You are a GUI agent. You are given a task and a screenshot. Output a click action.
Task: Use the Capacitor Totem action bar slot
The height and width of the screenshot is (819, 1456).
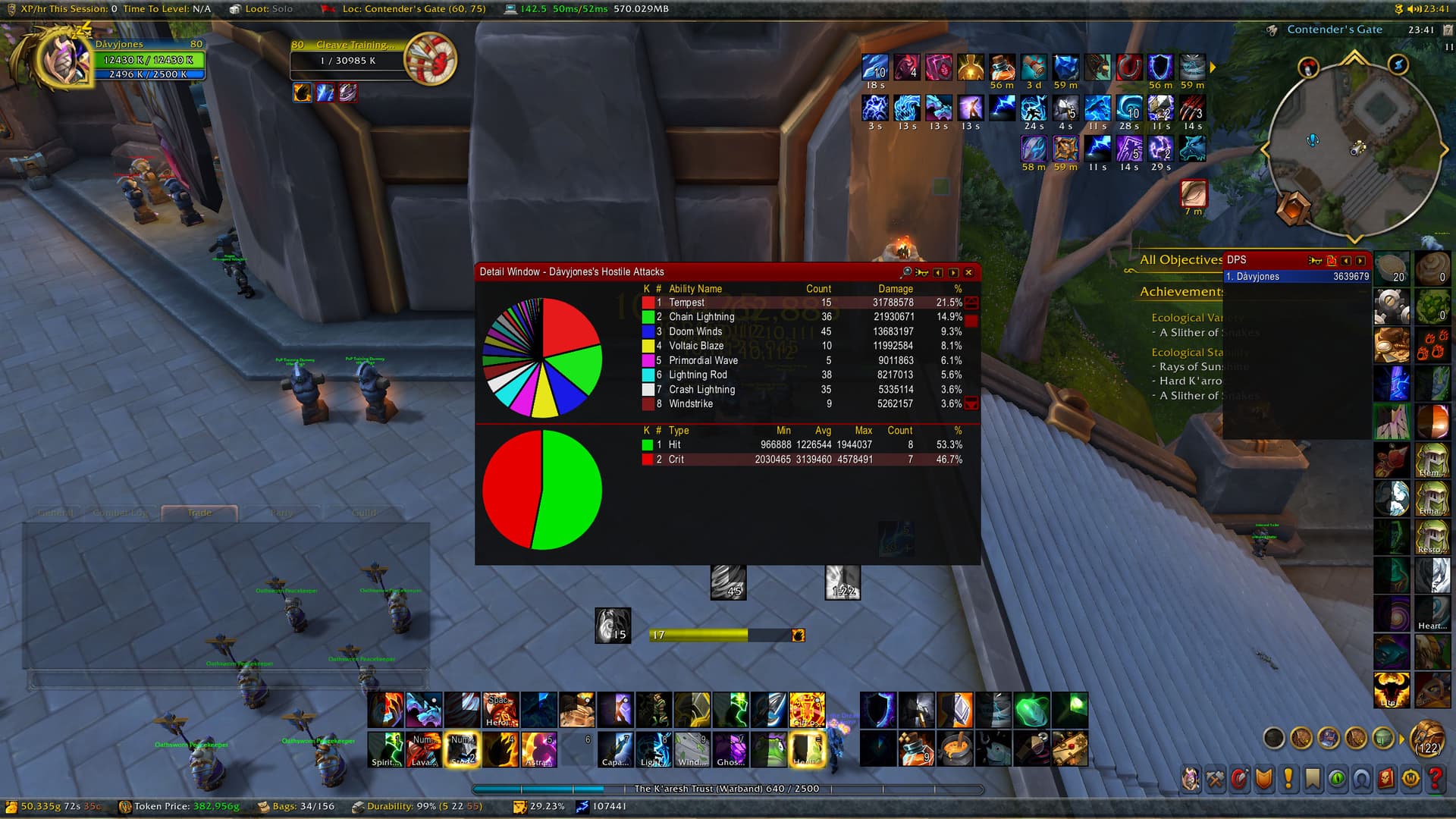615,749
